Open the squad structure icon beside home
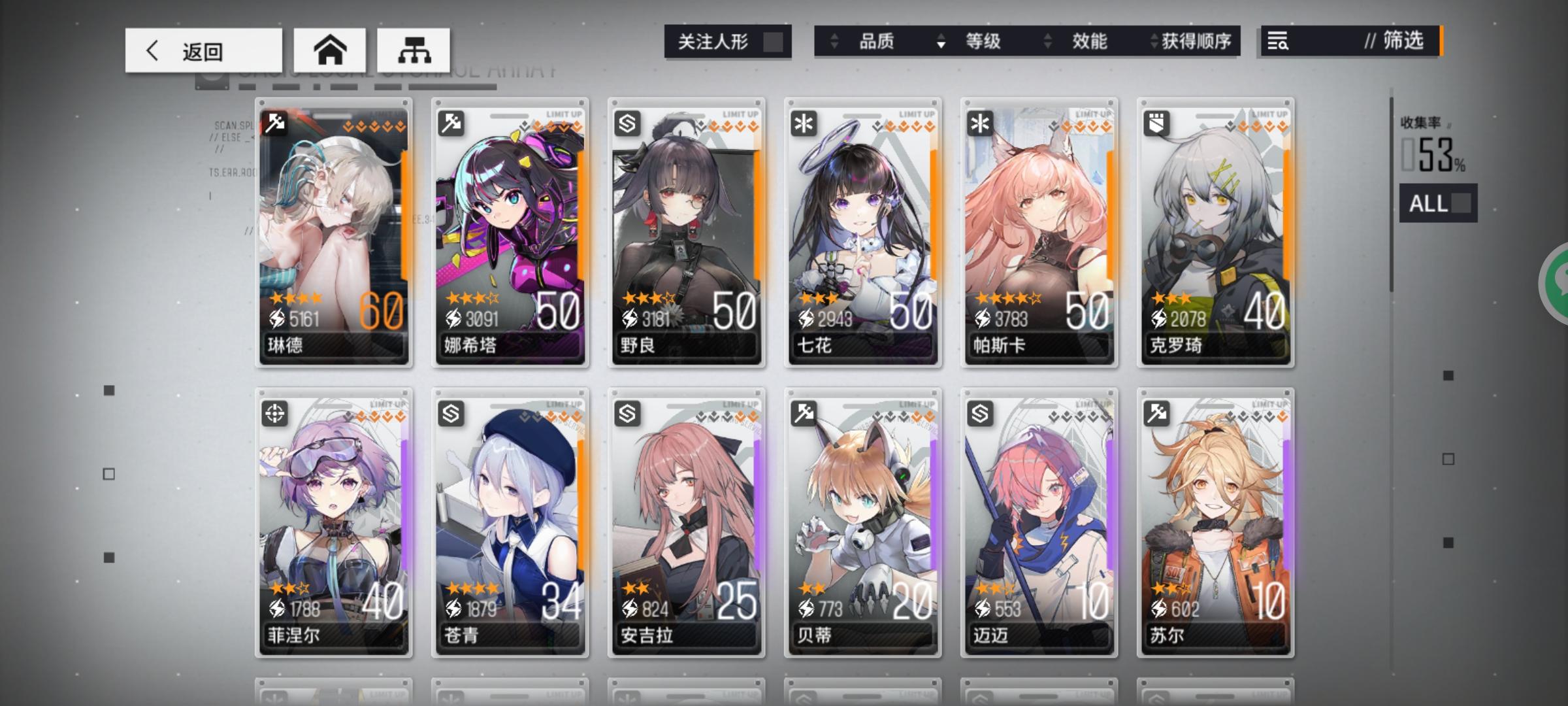 pos(412,50)
